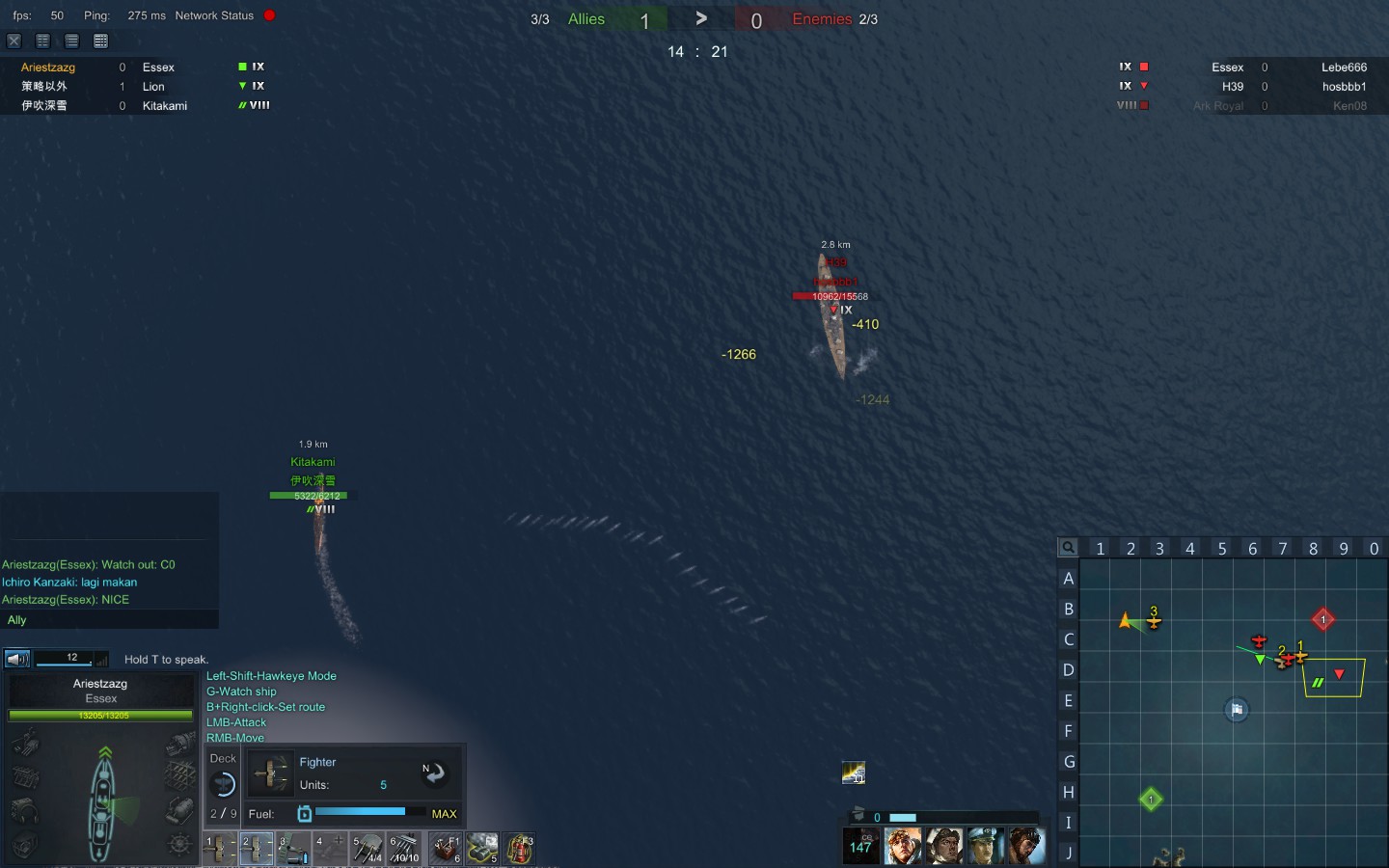Viewport: 1389px width, 868px height.
Task: Click the first commander portrait near CB 147
Action: point(902,846)
